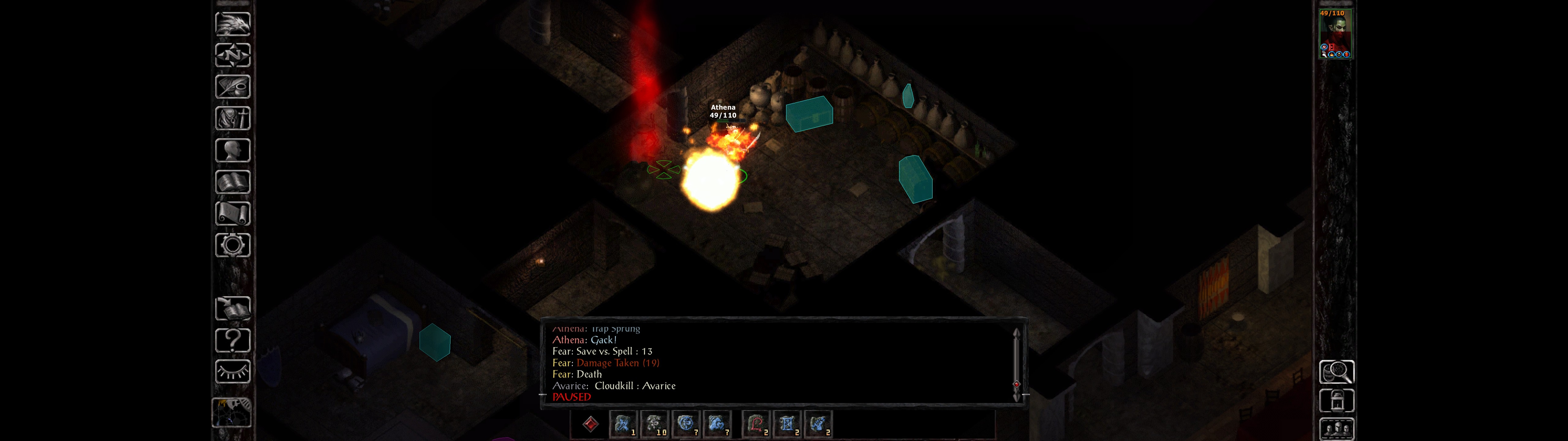Image resolution: width=1568 pixels, height=441 pixels.
Task: Click the red gem back button
Action: pyautogui.click(x=590, y=424)
